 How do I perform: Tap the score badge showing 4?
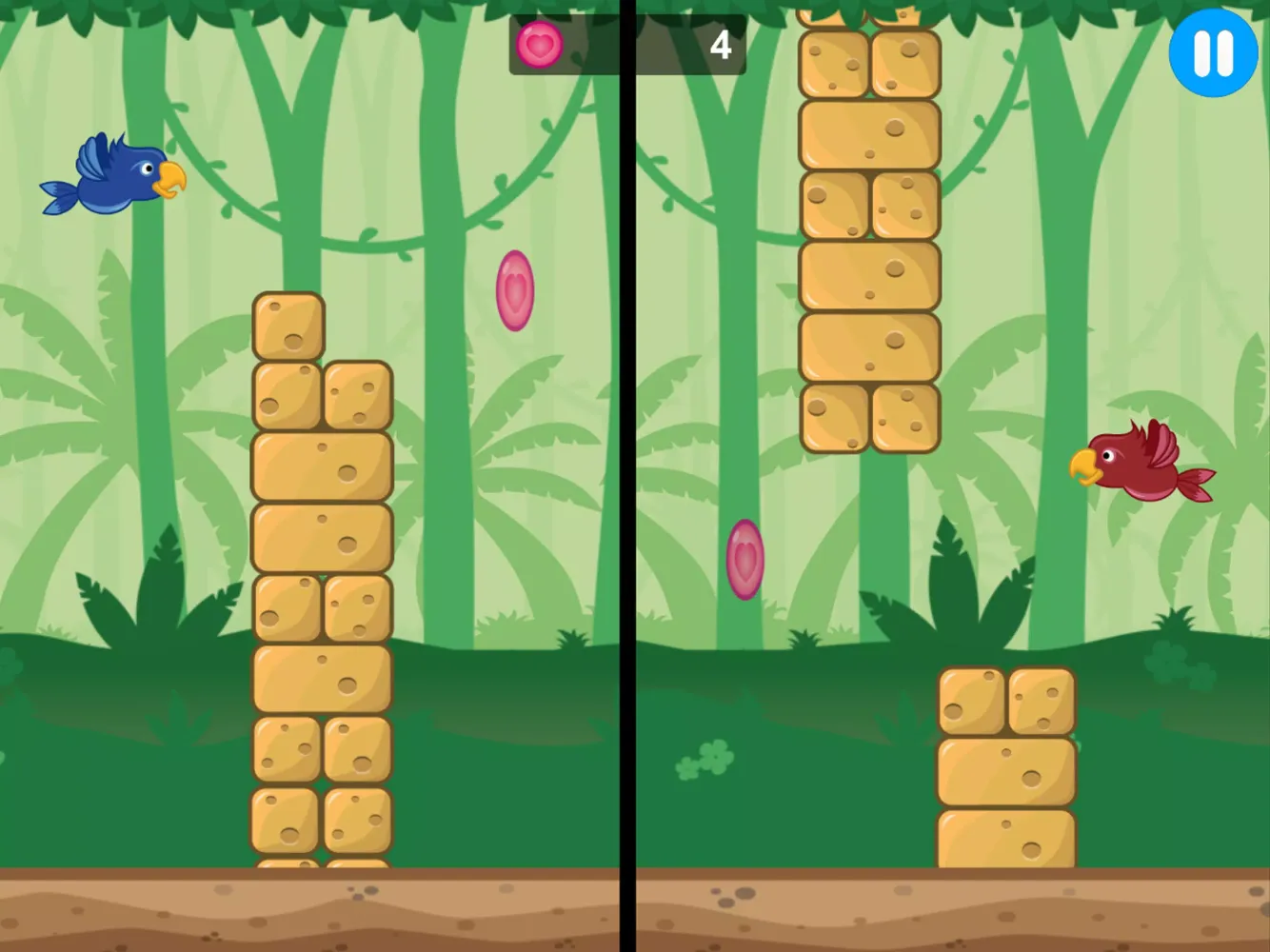point(722,43)
